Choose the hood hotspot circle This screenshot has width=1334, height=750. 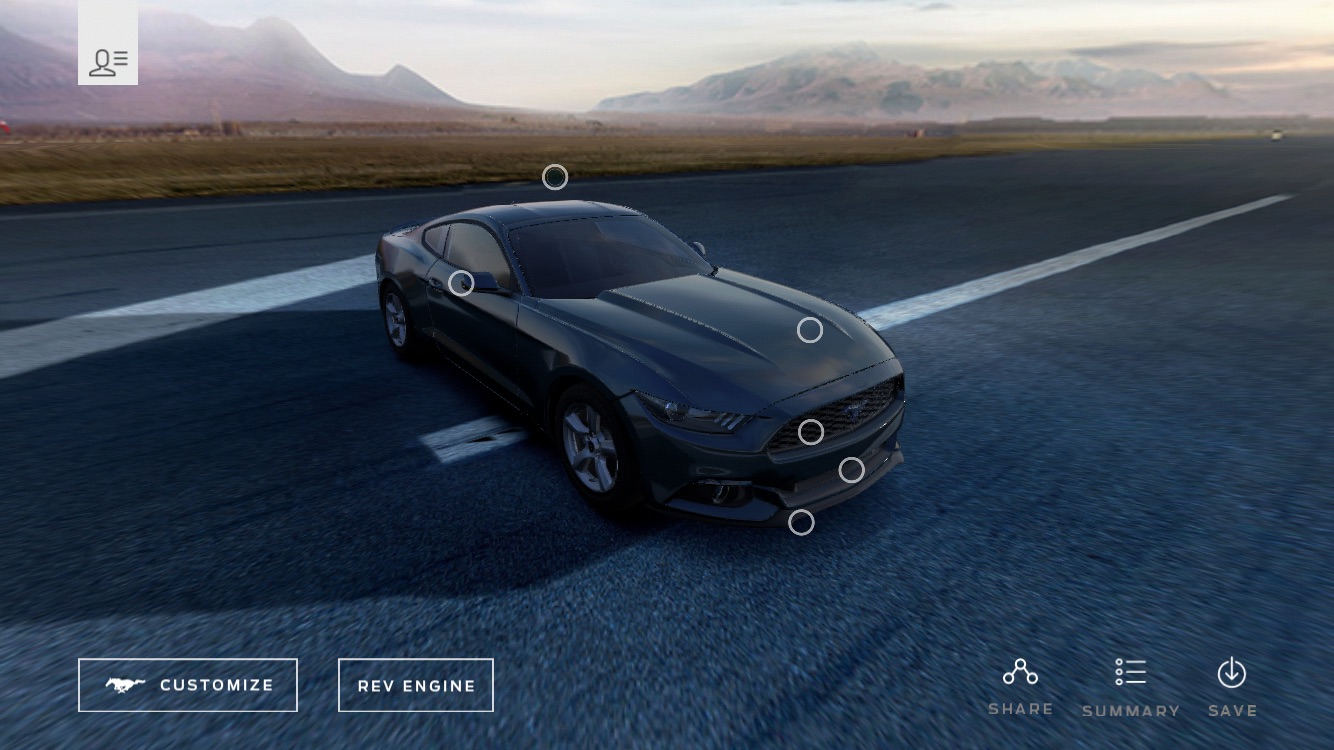click(810, 330)
